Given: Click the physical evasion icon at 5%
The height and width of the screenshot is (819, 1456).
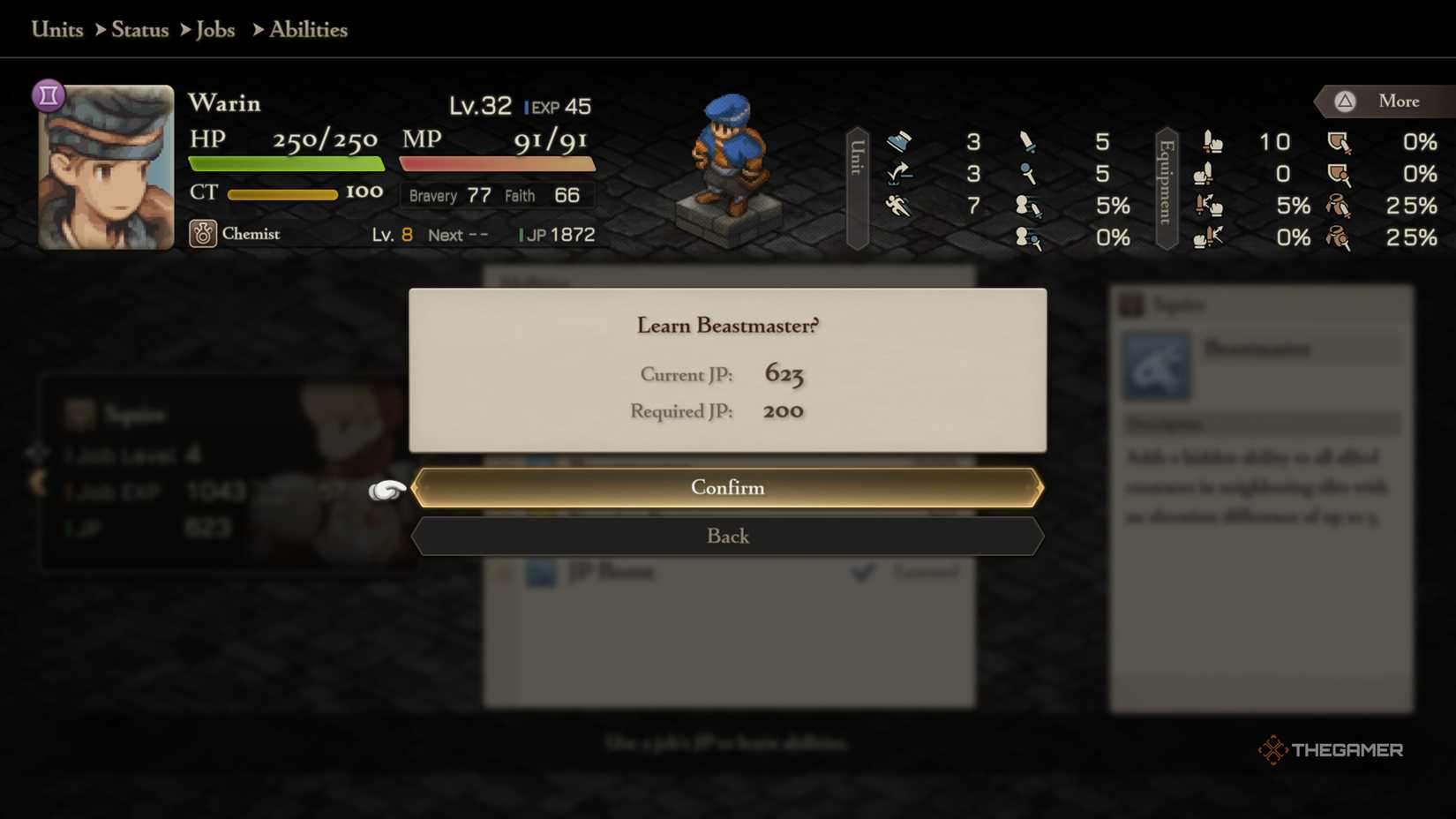Looking at the screenshot, I should [x=1026, y=206].
